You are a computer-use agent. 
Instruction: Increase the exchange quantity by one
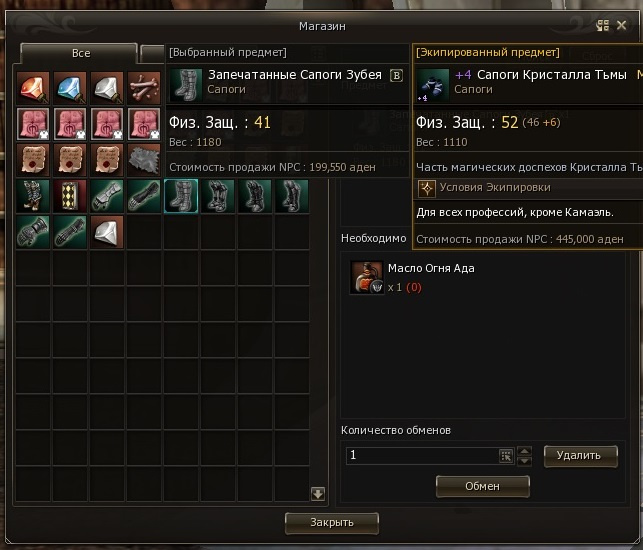(525, 450)
